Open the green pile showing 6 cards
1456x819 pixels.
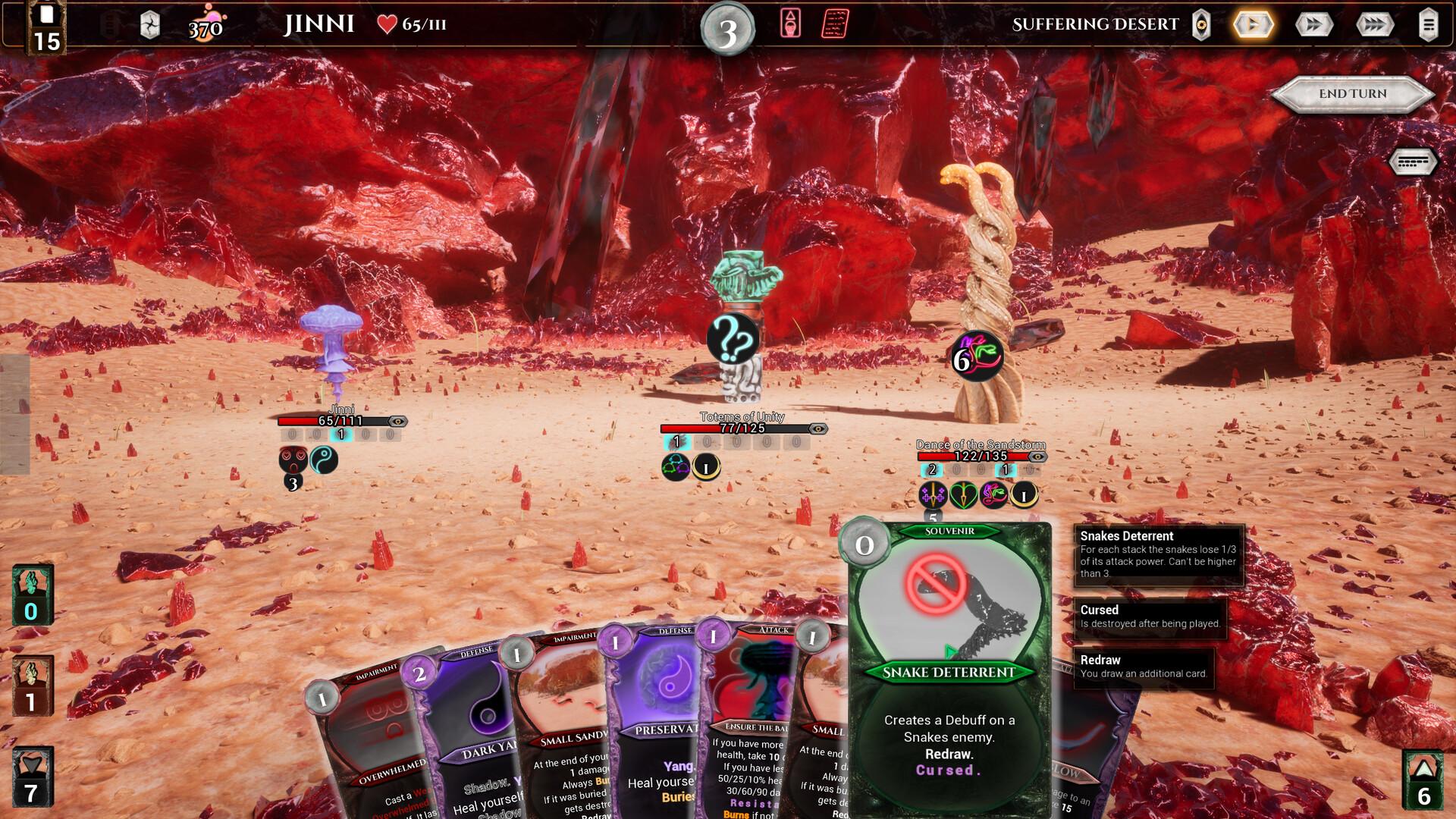coord(1423,780)
